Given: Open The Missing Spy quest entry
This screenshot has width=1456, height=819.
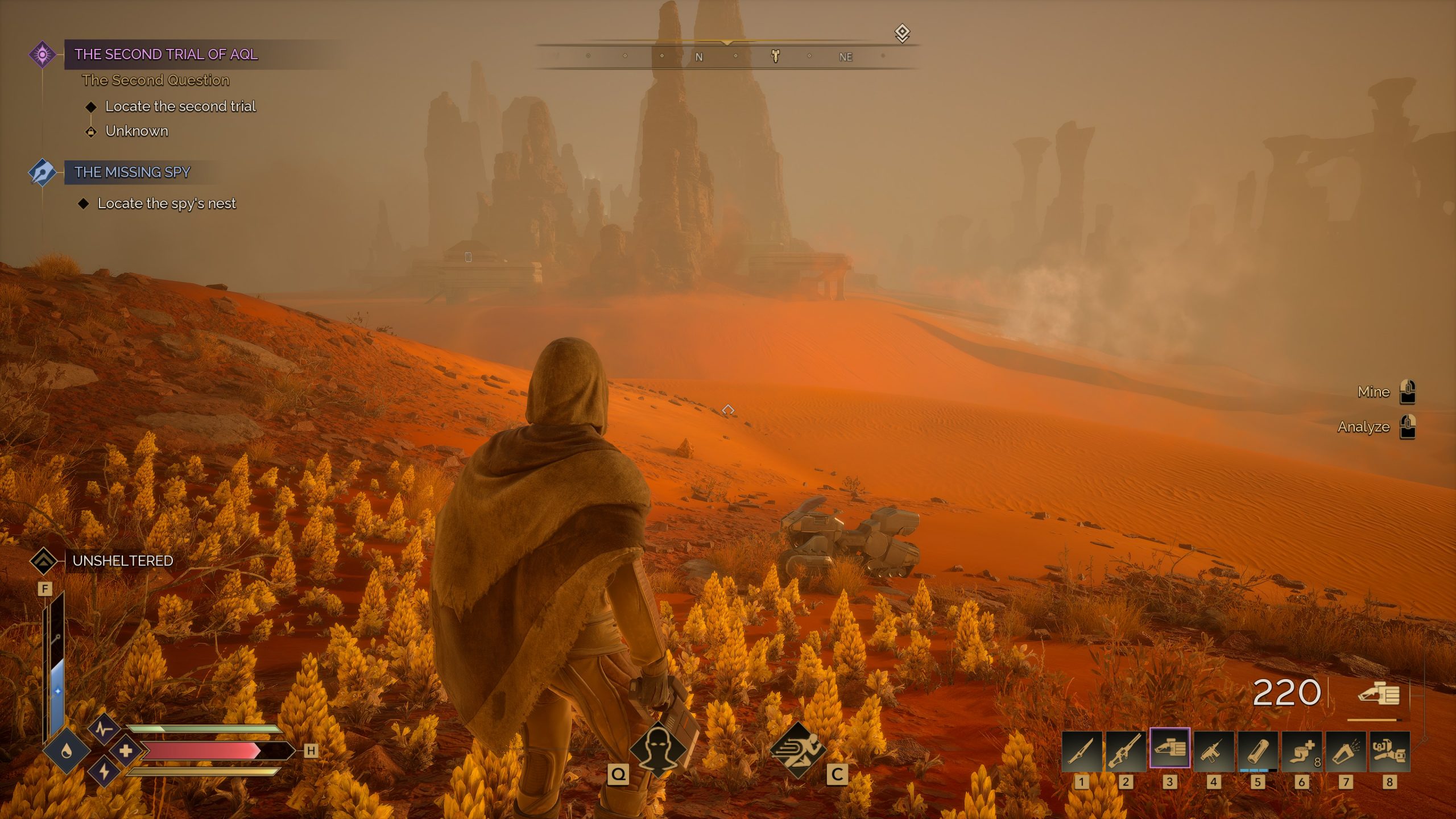Looking at the screenshot, I should point(133,172).
